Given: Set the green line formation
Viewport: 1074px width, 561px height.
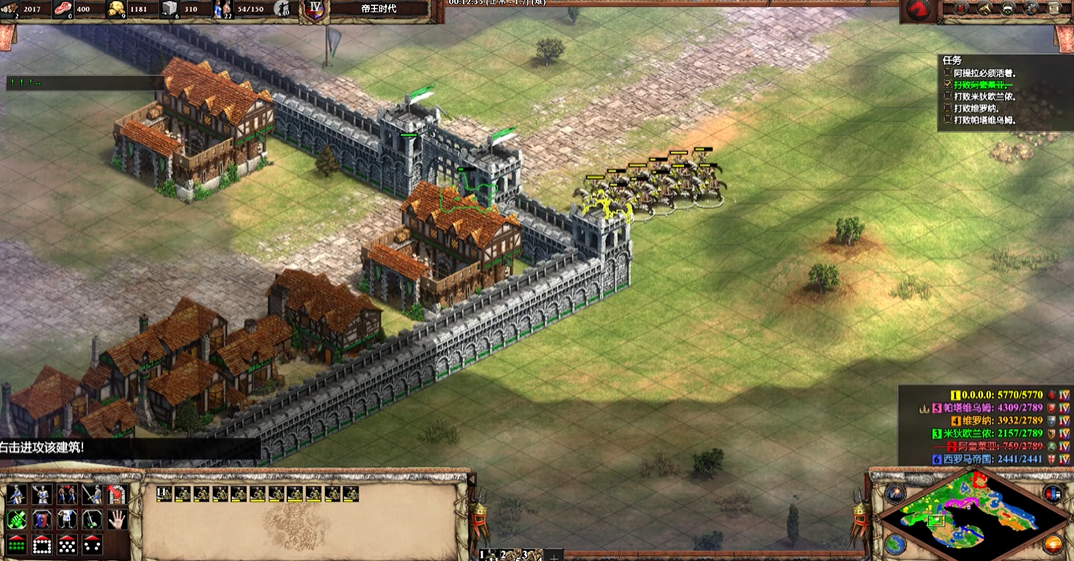Looking at the screenshot, I should point(17,545).
